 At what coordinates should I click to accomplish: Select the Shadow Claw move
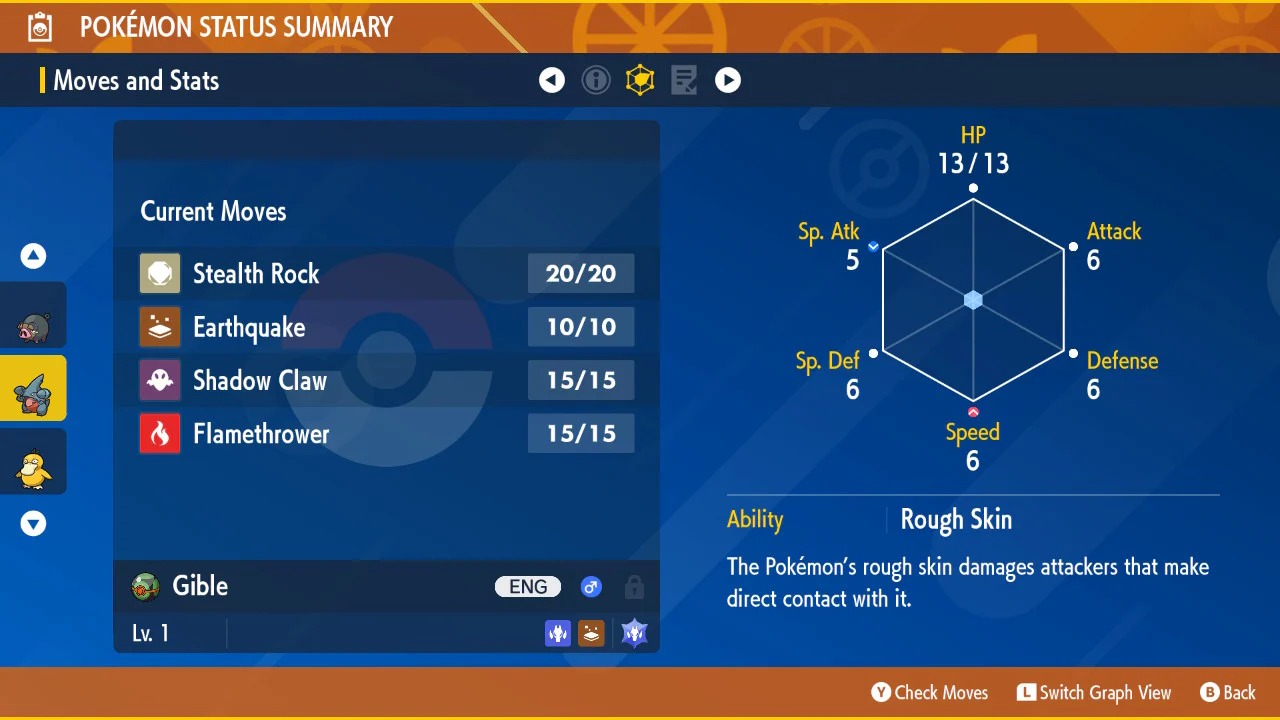(386, 381)
